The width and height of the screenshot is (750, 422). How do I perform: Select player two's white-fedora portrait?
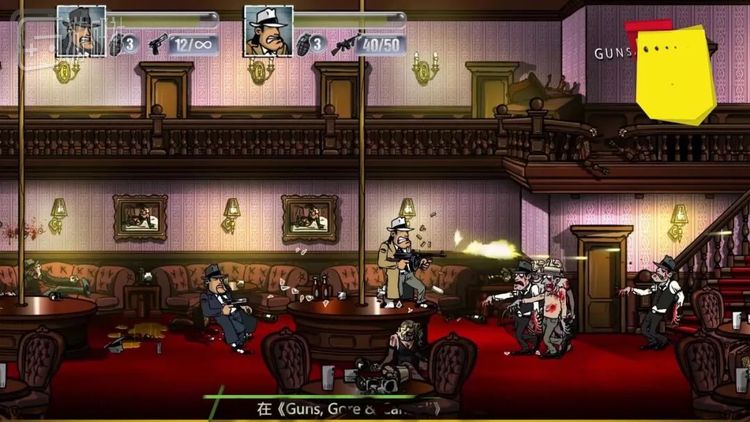[x=268, y=30]
